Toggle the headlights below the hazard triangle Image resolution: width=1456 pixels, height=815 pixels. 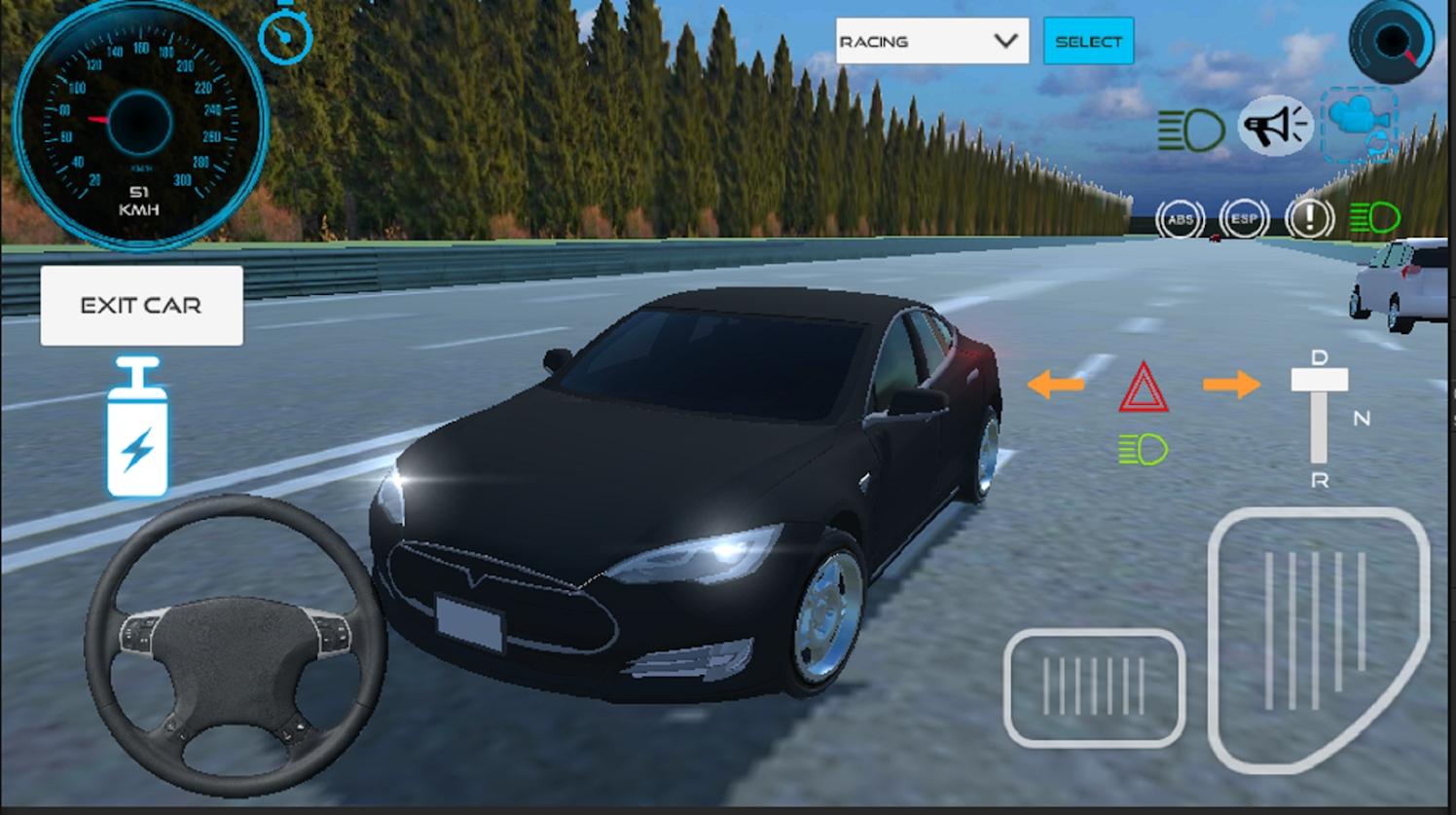[x=1145, y=448]
